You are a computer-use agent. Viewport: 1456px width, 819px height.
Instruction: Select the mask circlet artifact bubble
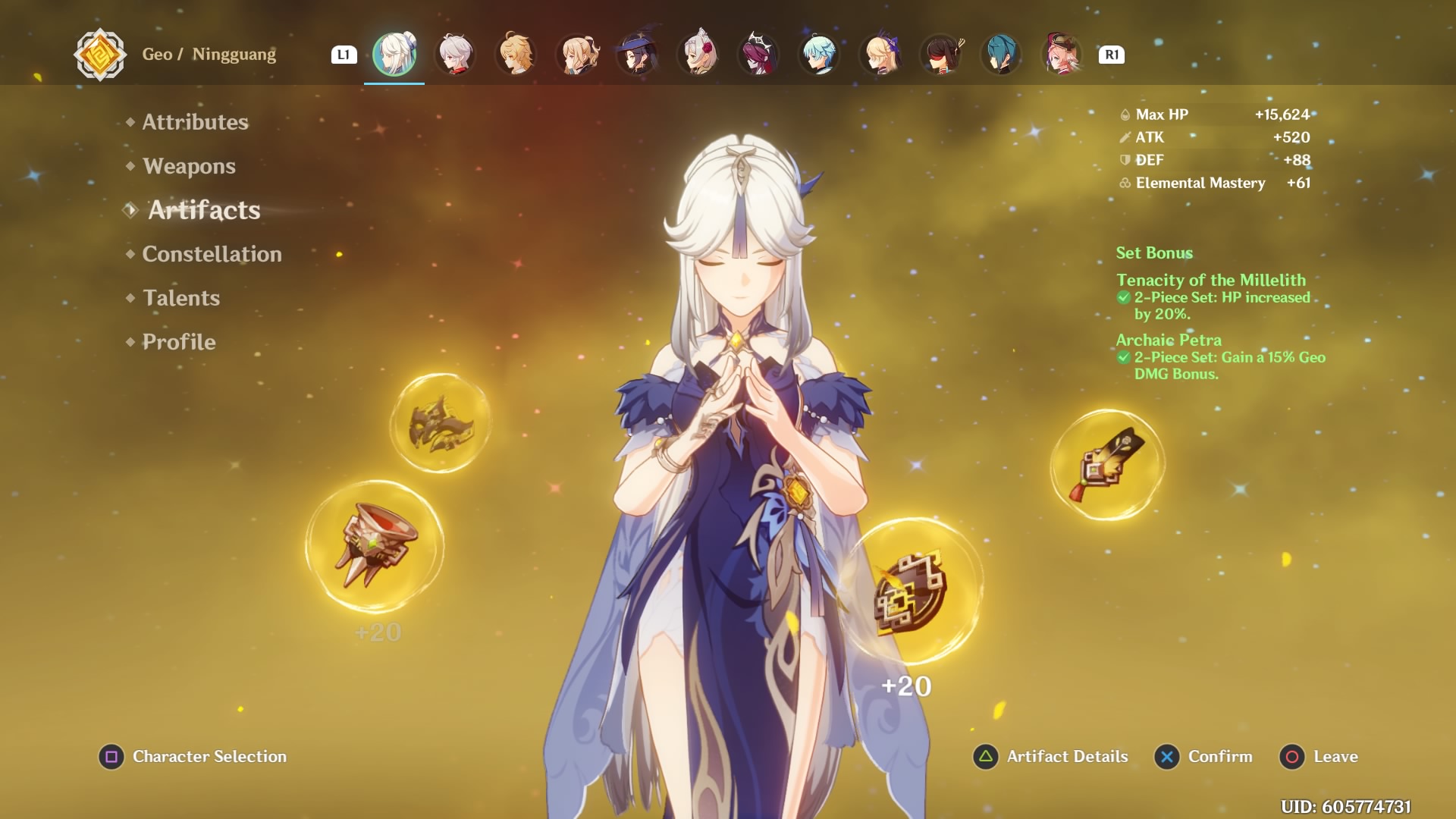441,423
